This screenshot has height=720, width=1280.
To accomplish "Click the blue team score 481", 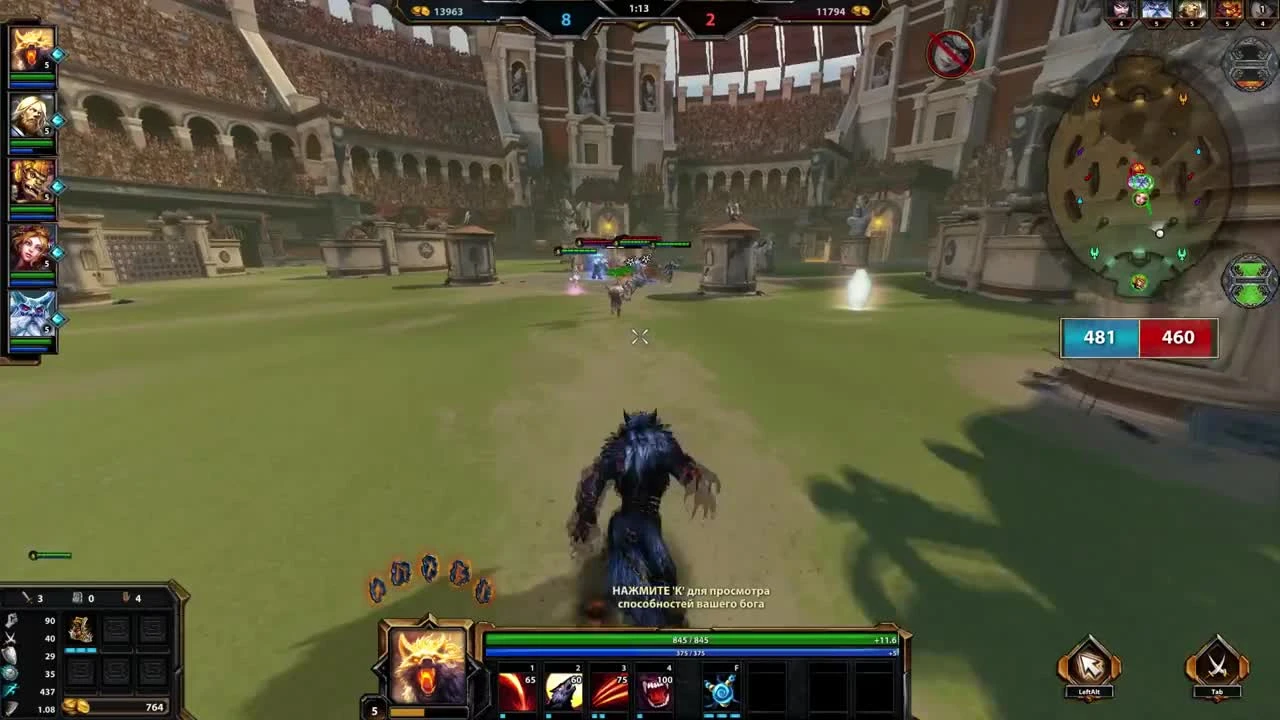I will point(1098,337).
